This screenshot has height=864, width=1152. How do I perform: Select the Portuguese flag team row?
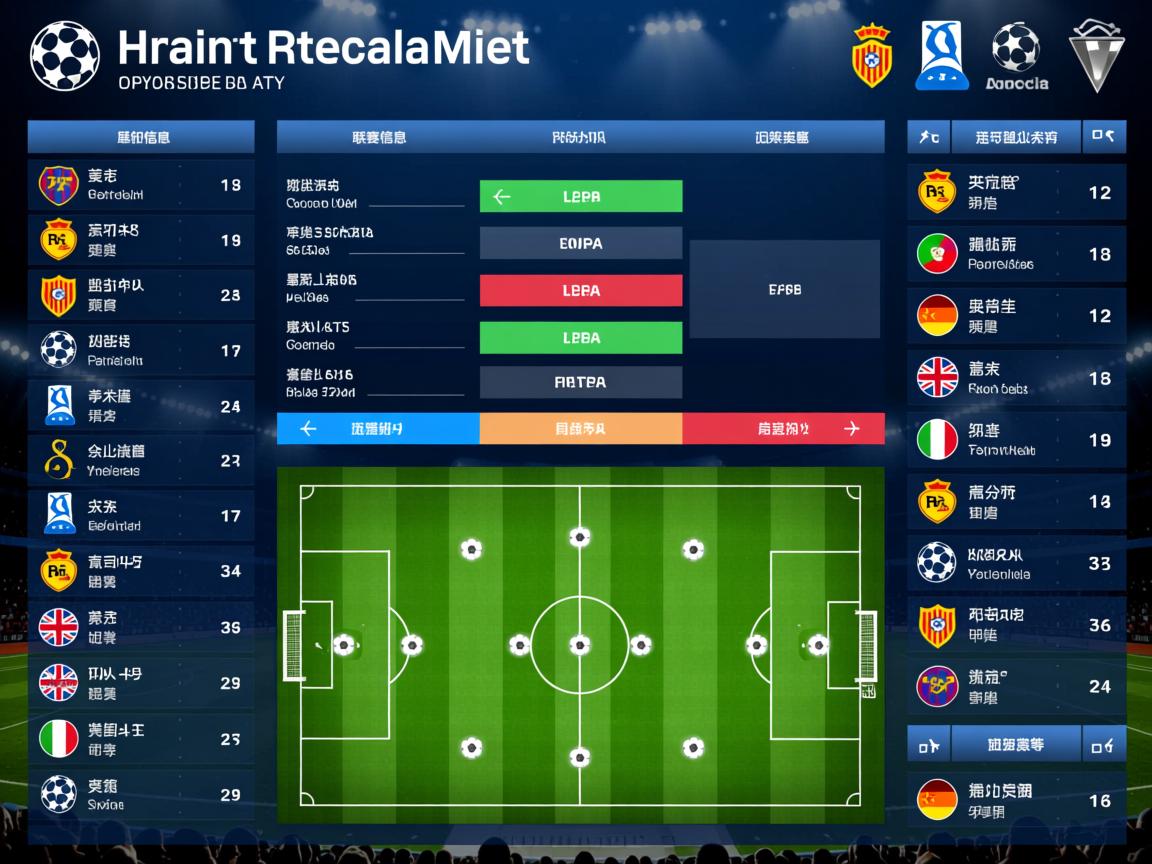click(1016, 254)
